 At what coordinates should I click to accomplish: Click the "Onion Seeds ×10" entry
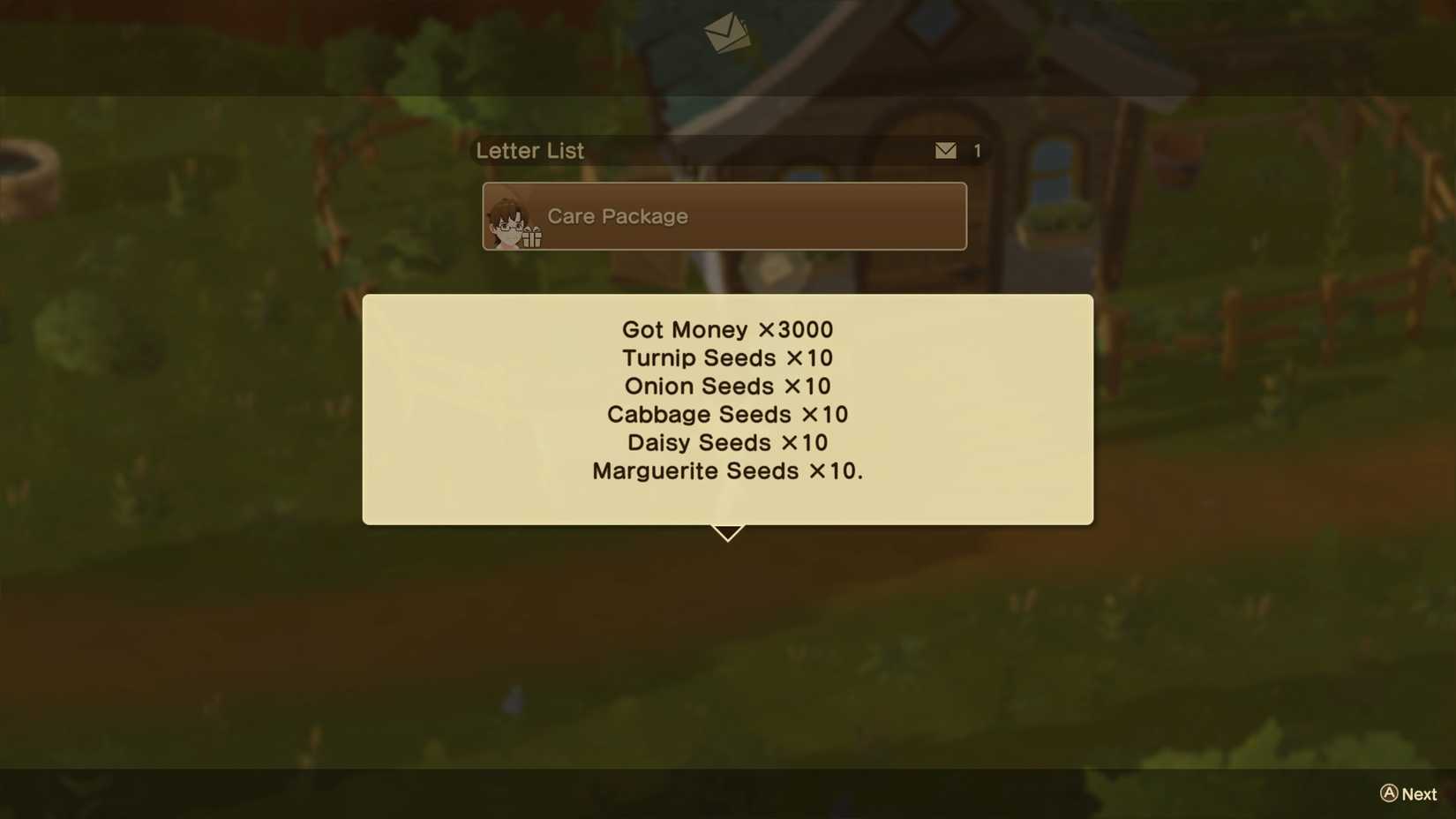tap(727, 387)
